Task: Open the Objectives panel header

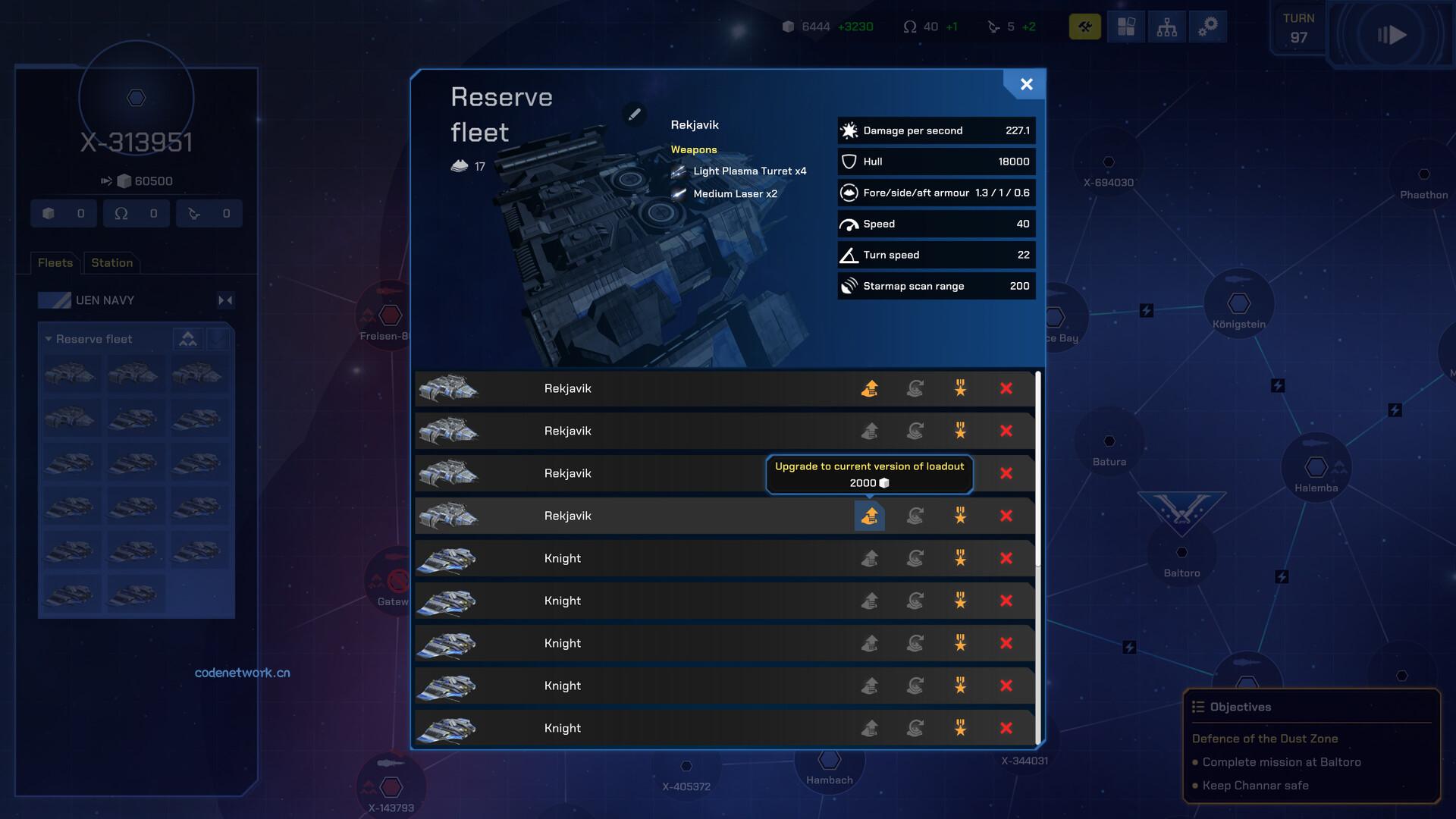Action: (x=1241, y=707)
